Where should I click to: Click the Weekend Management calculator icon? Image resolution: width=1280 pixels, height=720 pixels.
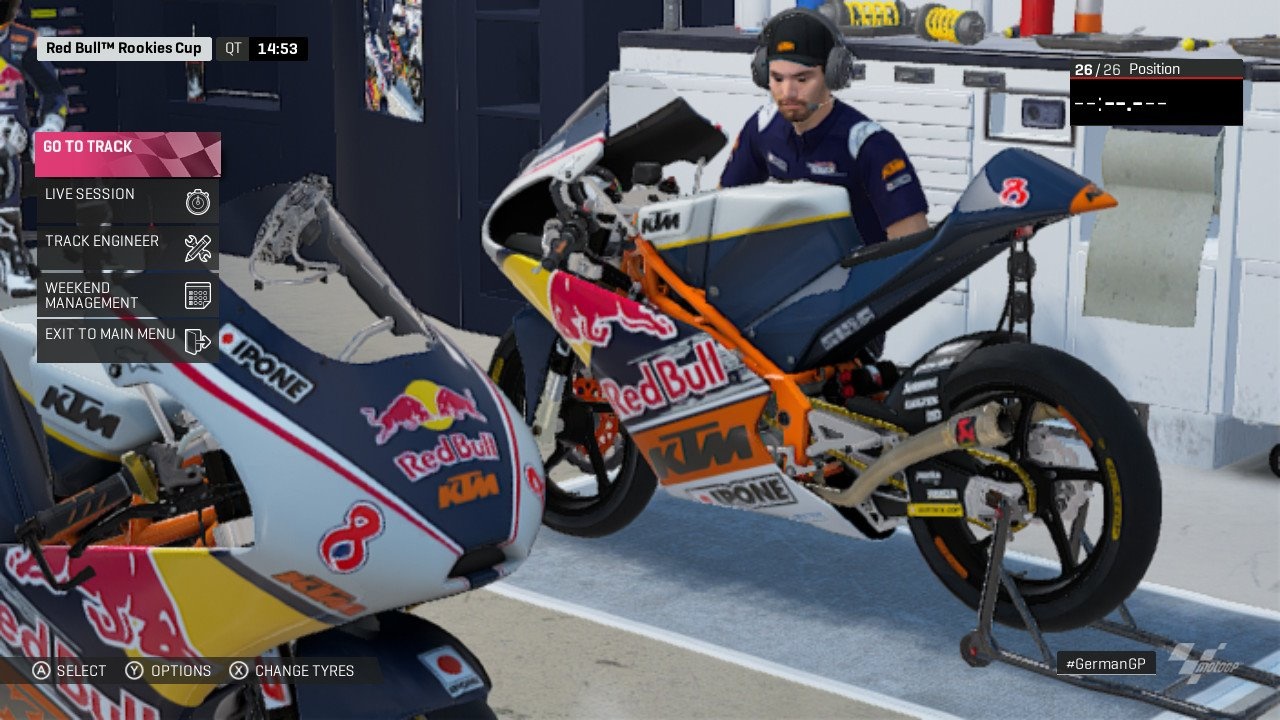pyautogui.click(x=197, y=294)
